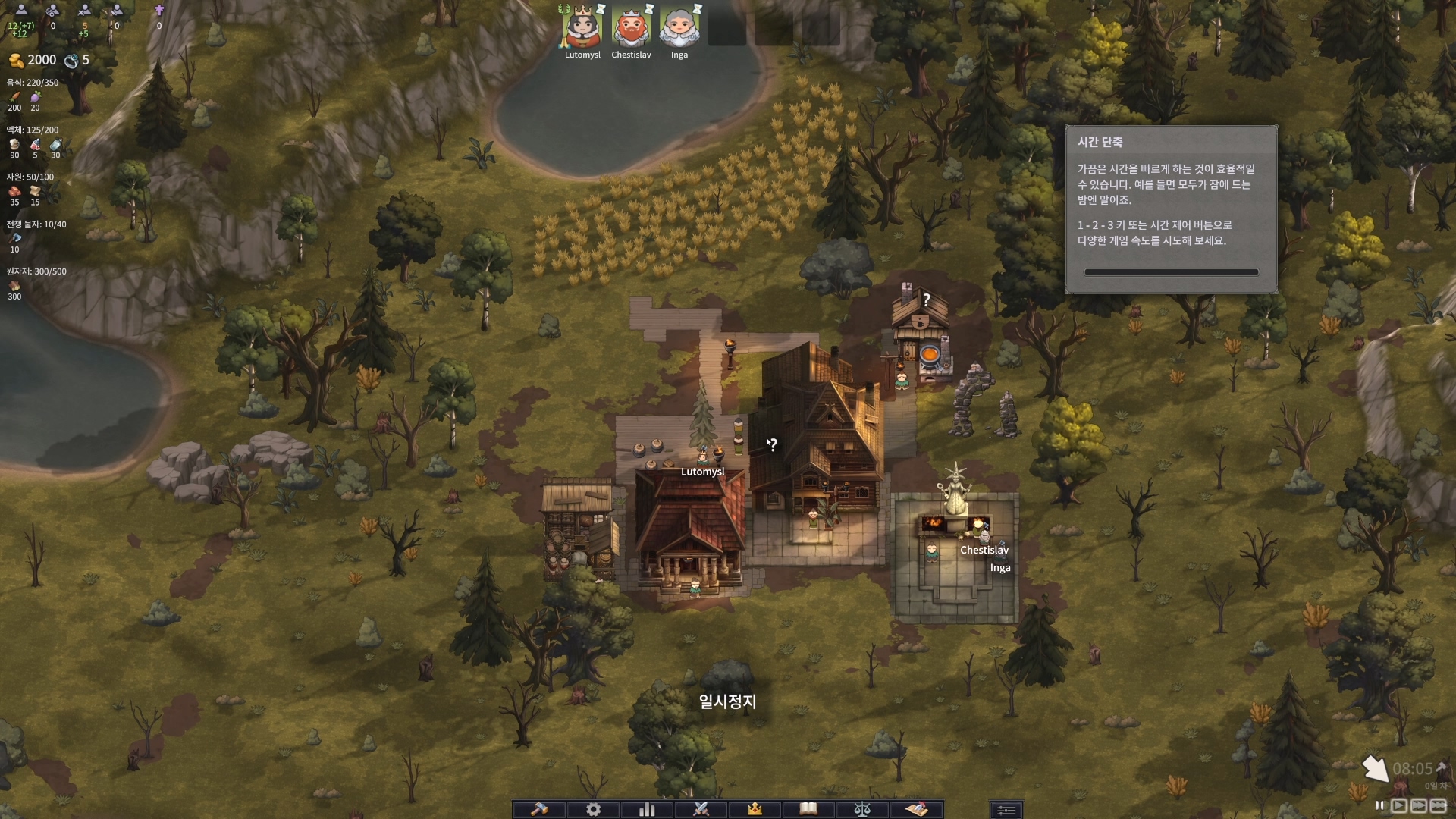This screenshot has width=1456, height=819.
Task: Show the bar chart statistics panel
Action: 647,809
